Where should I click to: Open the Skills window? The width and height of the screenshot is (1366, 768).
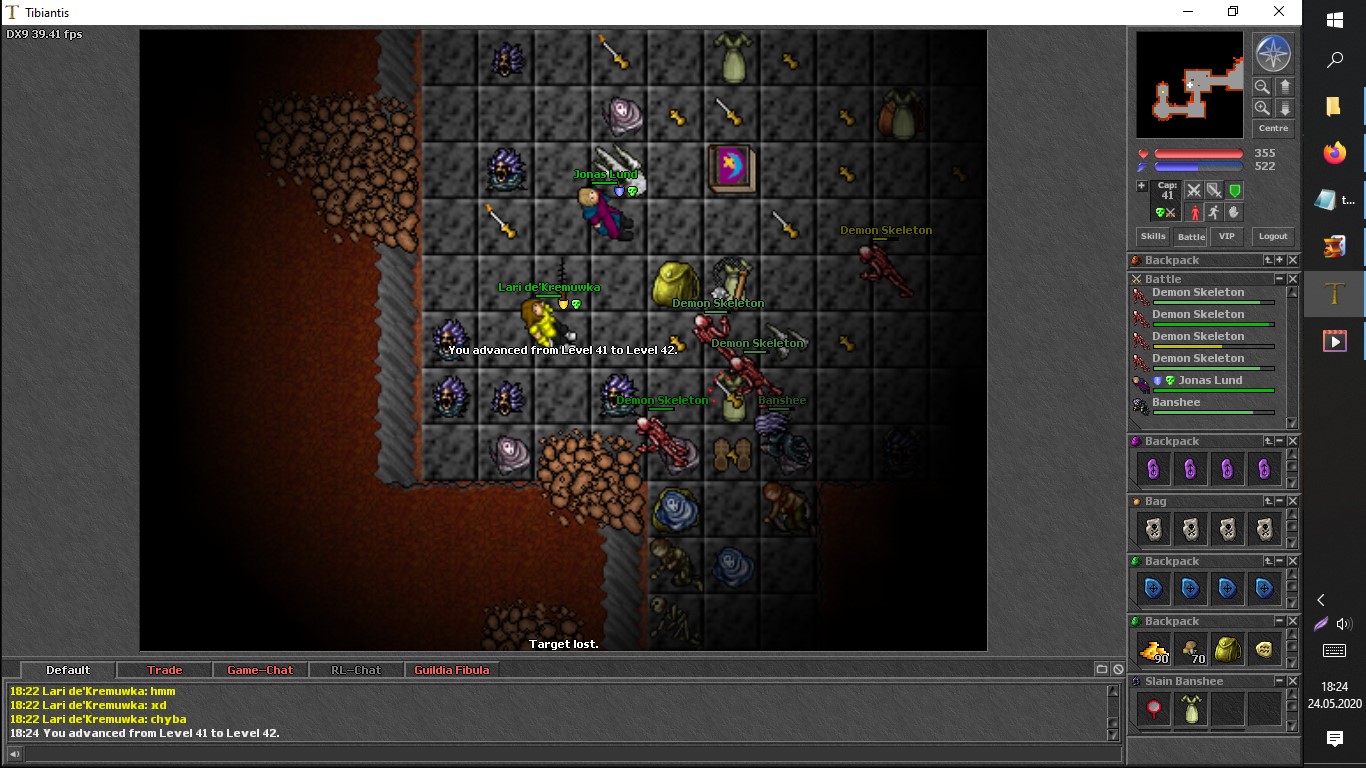tap(1153, 237)
